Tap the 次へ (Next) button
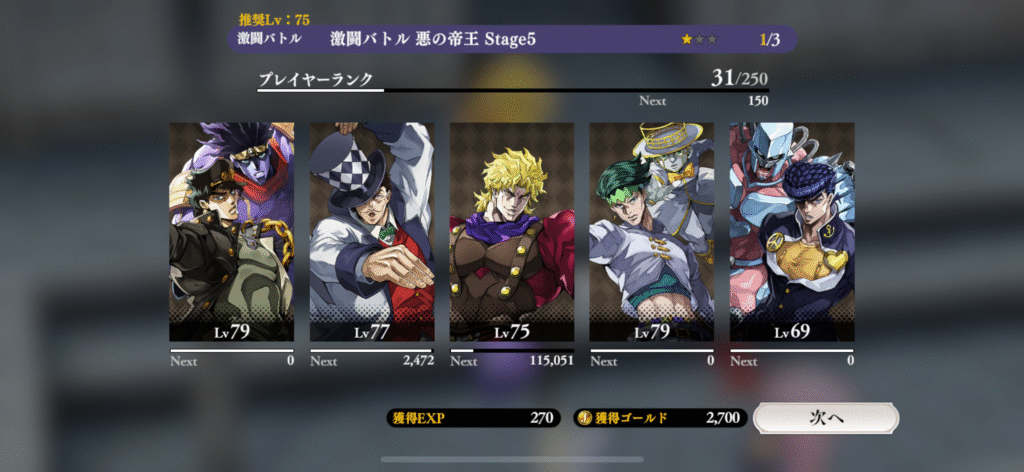 click(826, 418)
